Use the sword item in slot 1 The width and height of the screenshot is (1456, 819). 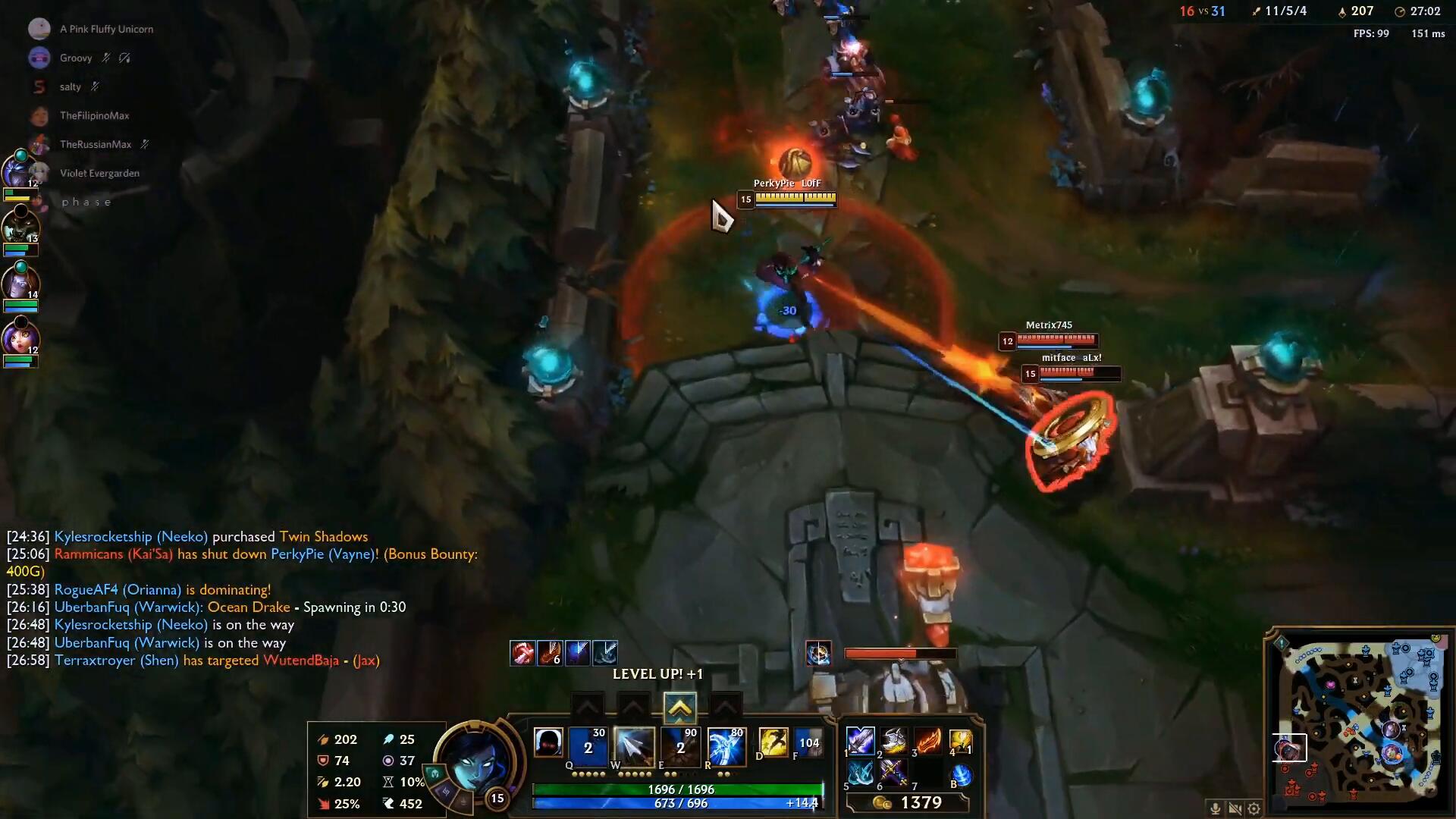pyautogui.click(x=861, y=741)
